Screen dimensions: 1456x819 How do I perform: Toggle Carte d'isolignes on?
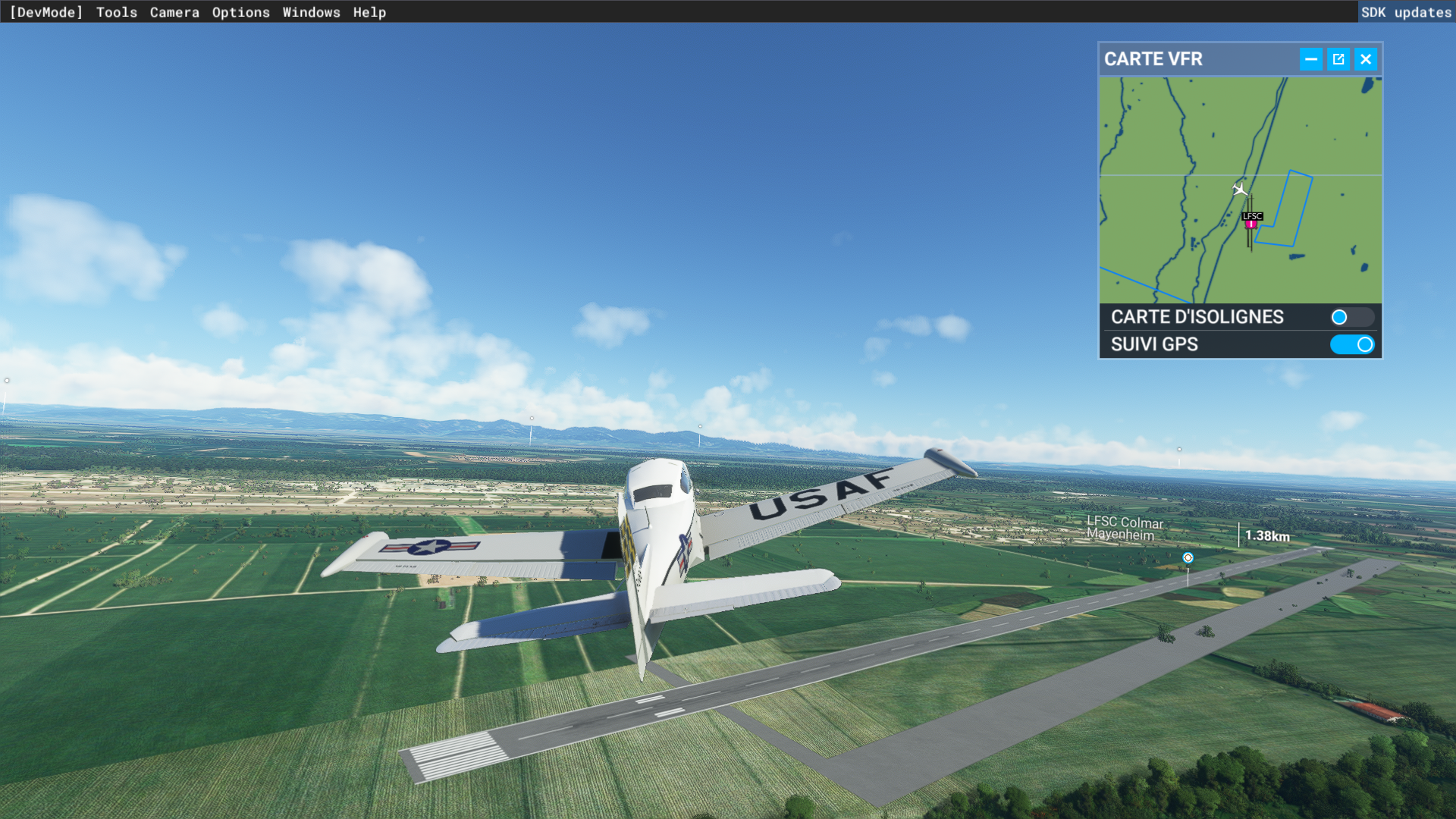pos(1351,317)
